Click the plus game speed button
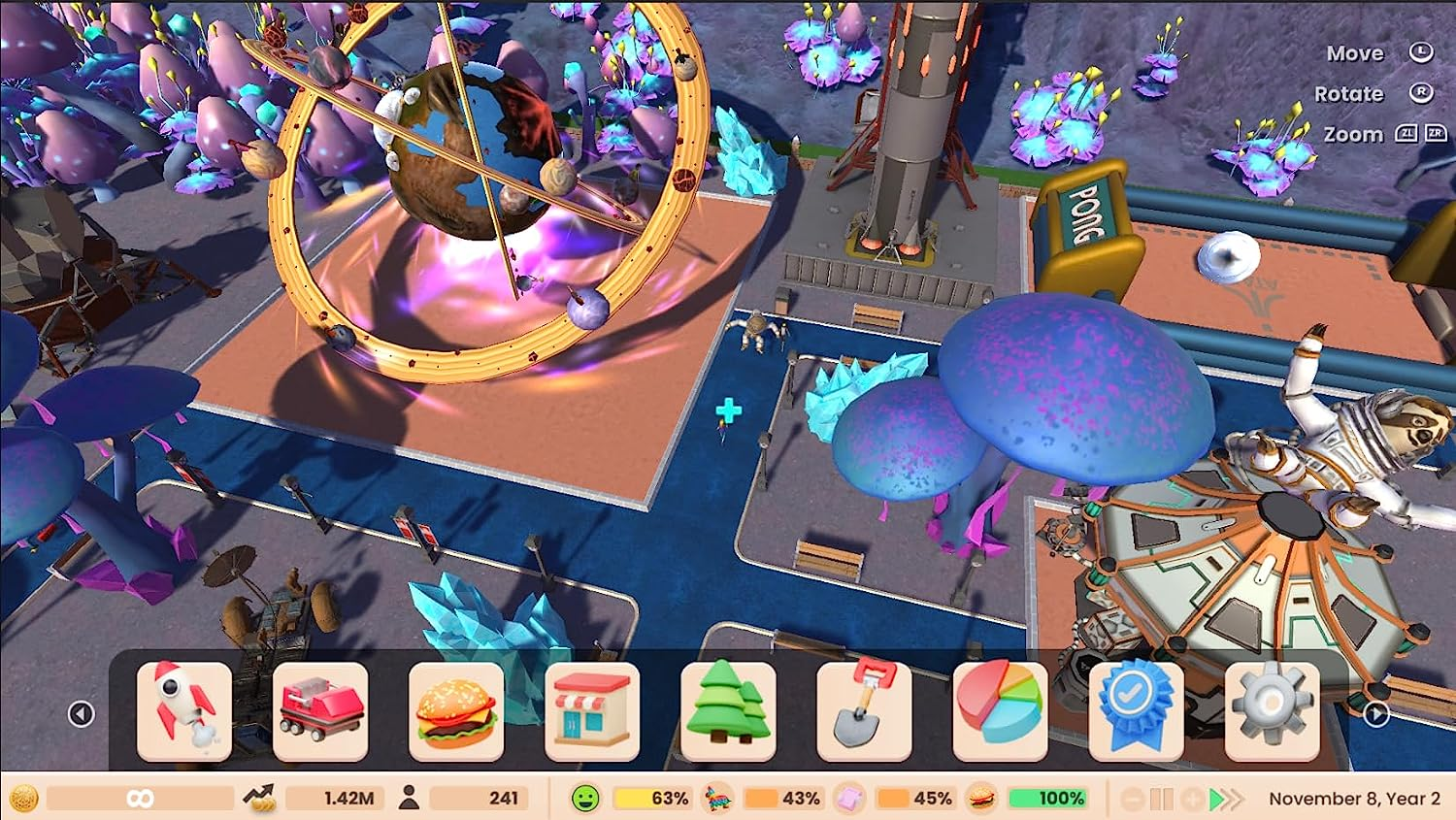 tap(1191, 798)
